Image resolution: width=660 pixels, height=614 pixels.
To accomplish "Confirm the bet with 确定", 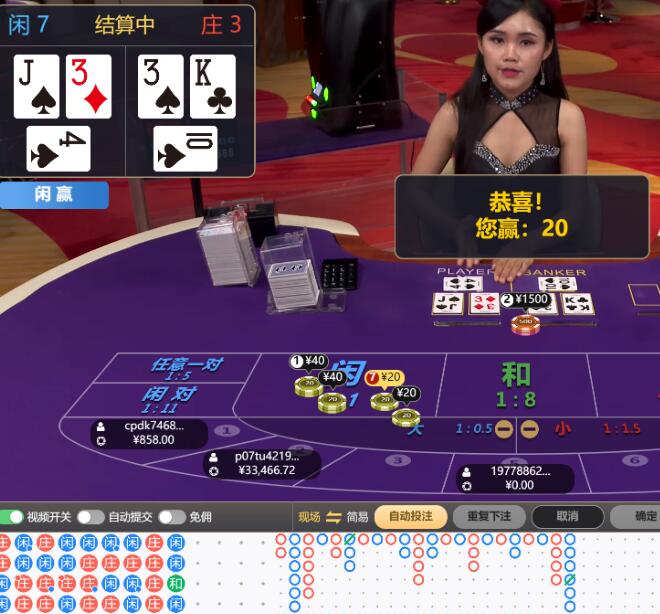I will [x=645, y=517].
